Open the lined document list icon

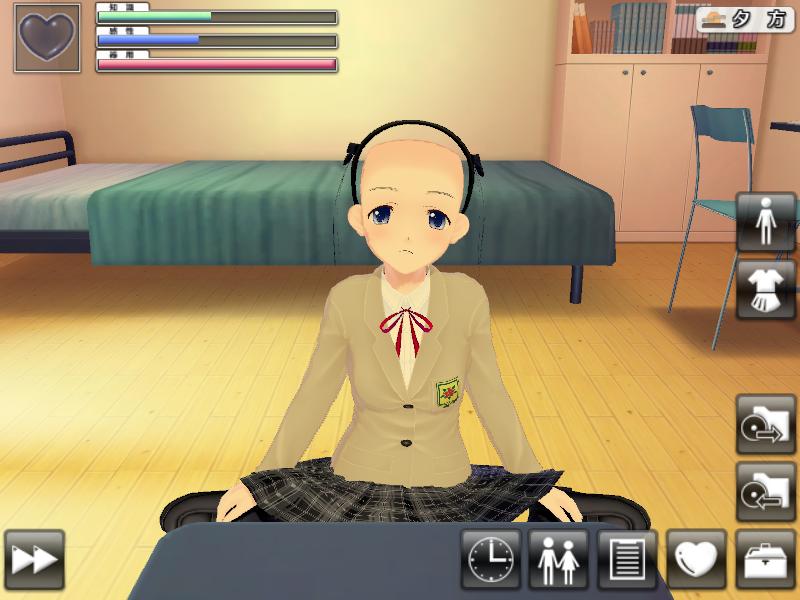(627, 559)
